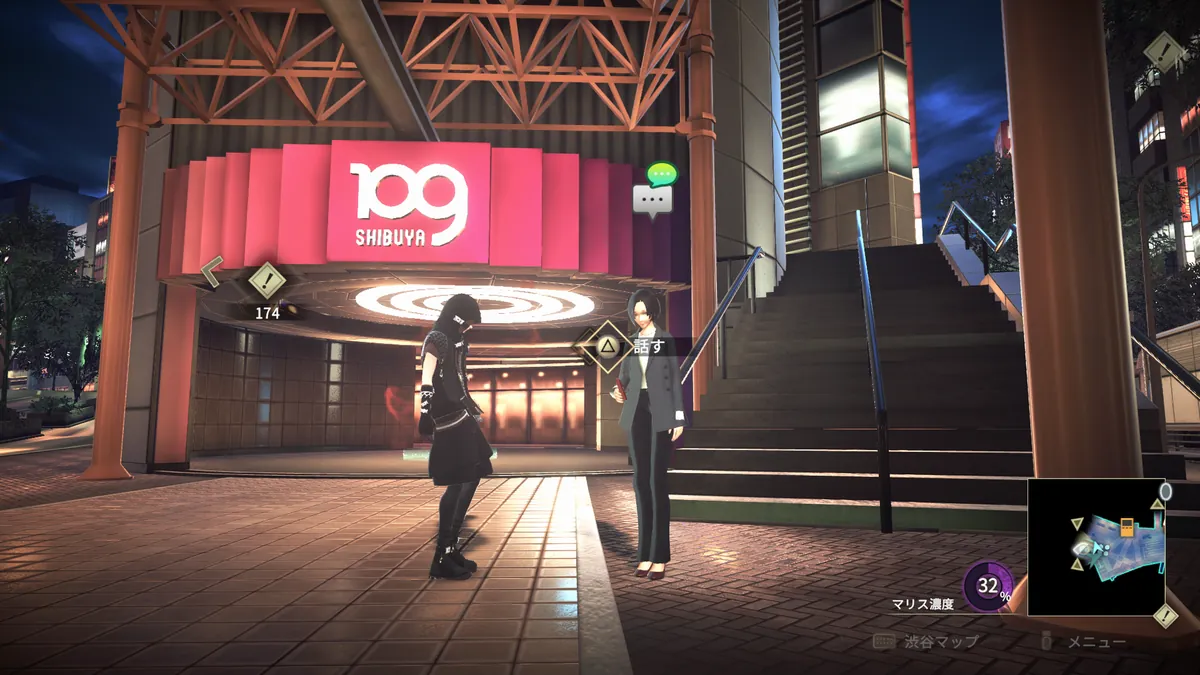1200x675 pixels.
Task: Select the objective marker labeled 174
Action: [x=267, y=281]
